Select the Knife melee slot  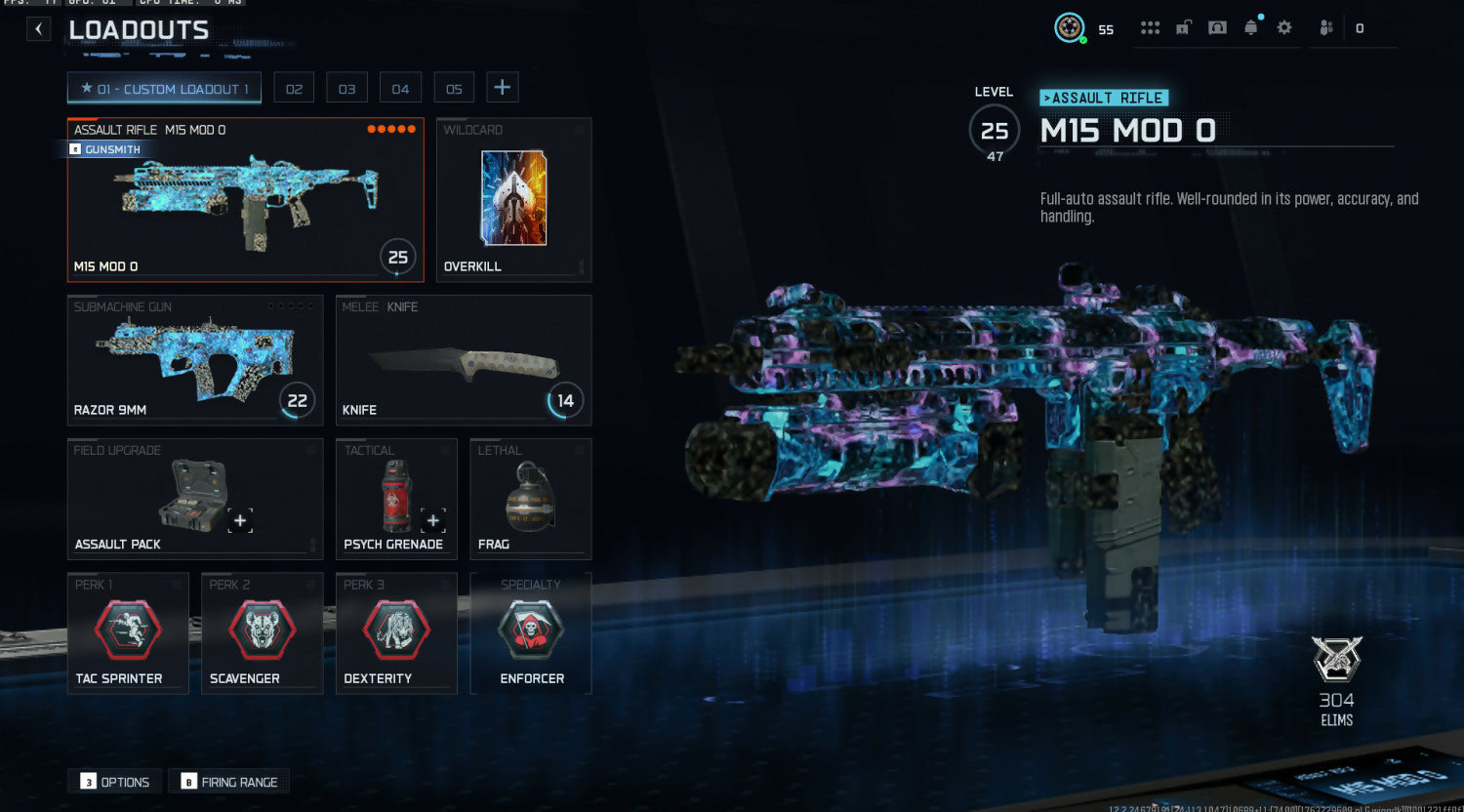click(x=464, y=359)
